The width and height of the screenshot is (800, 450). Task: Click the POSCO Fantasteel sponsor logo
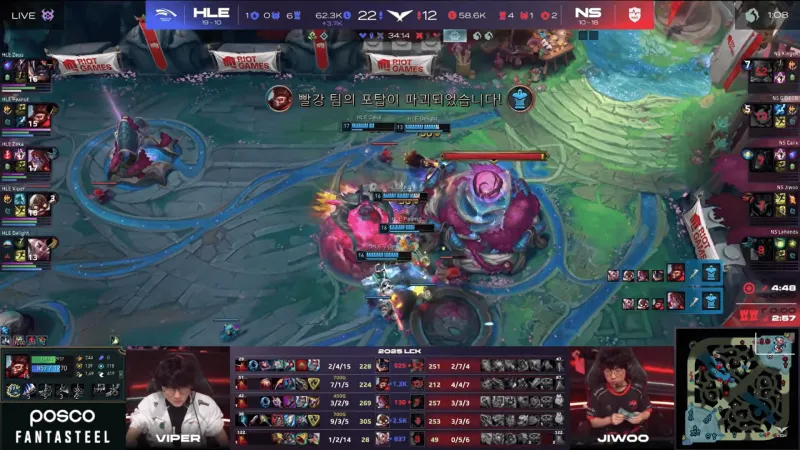point(62,425)
